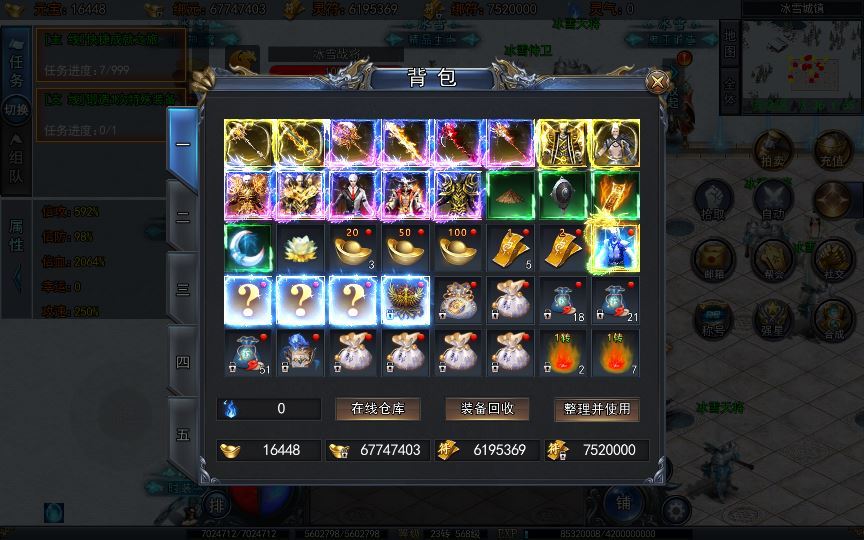Viewport: 864px width, 540px height.
Task: Open the 充值 recharge button
Action: (x=832, y=149)
